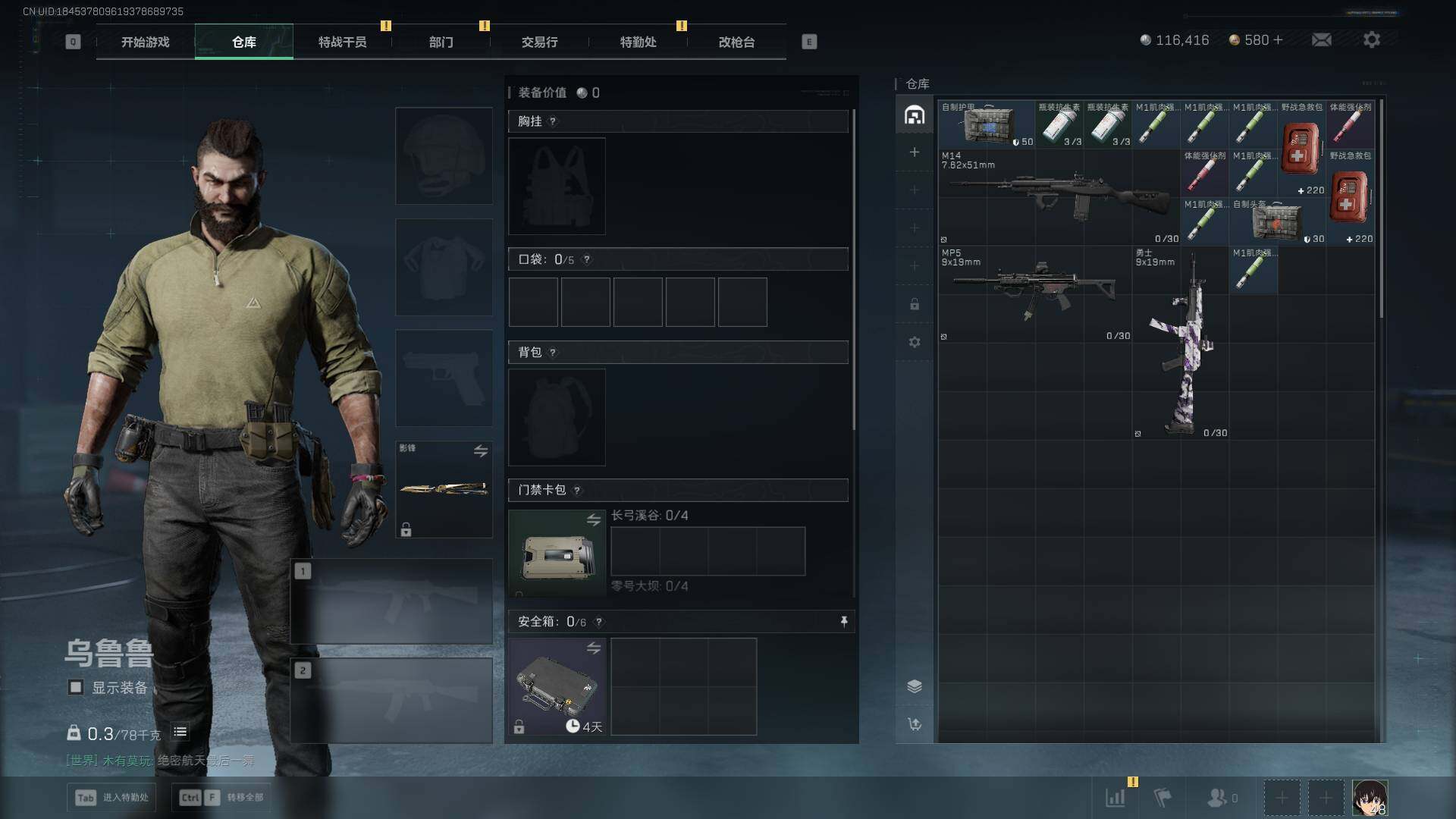
Task: Click the safe box case item
Action: 557,686
